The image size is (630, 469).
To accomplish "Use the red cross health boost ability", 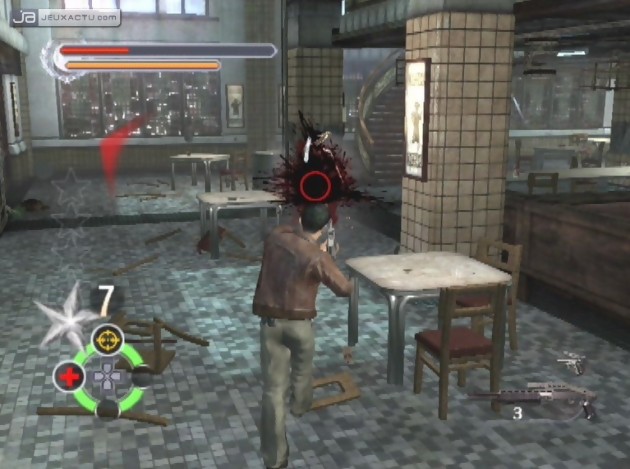I will click(x=68, y=377).
